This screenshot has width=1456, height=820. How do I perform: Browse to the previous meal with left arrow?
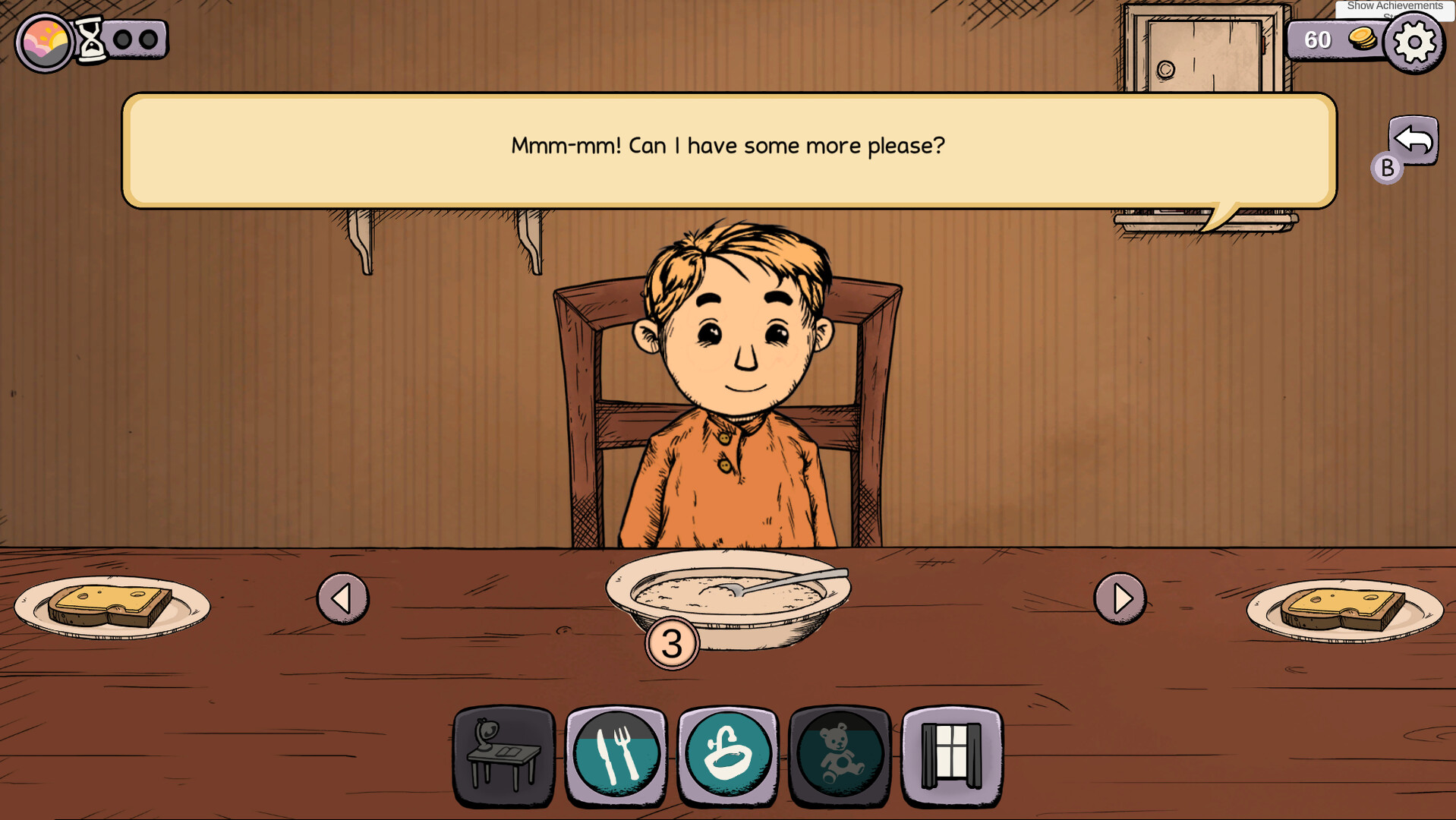[342, 598]
